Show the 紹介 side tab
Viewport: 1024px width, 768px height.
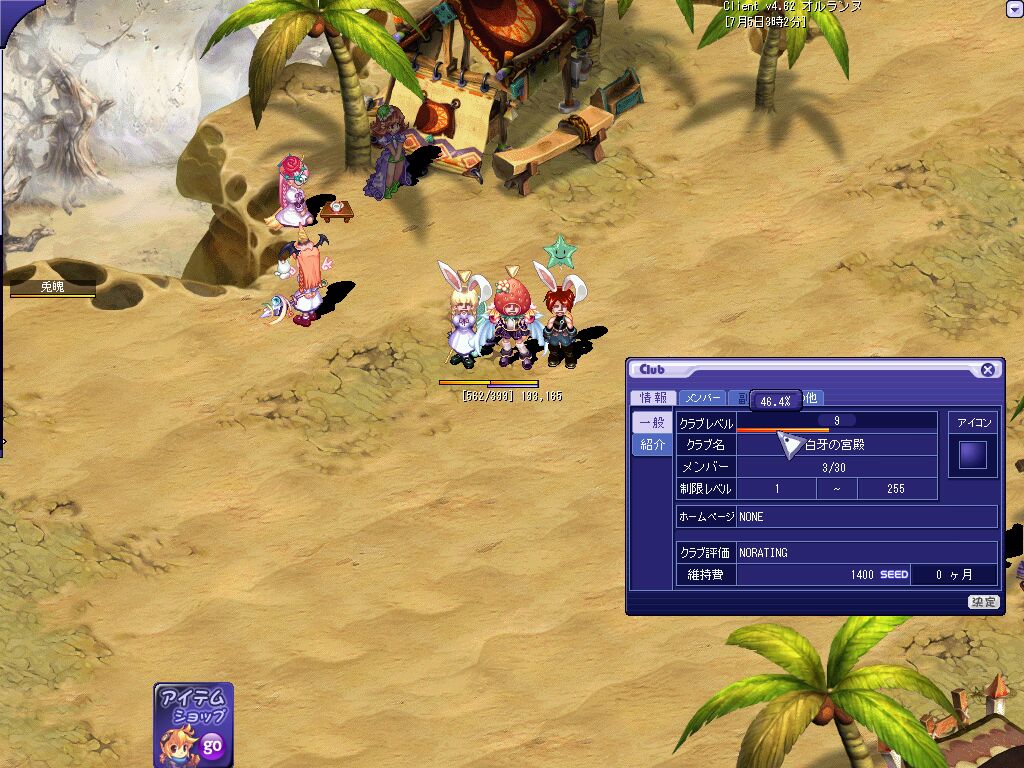652,445
